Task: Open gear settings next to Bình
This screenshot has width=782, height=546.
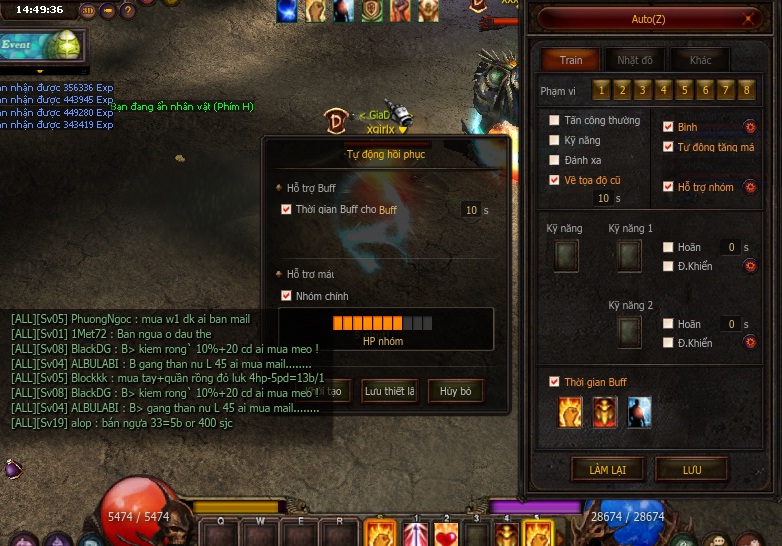Action: pyautogui.click(x=749, y=127)
